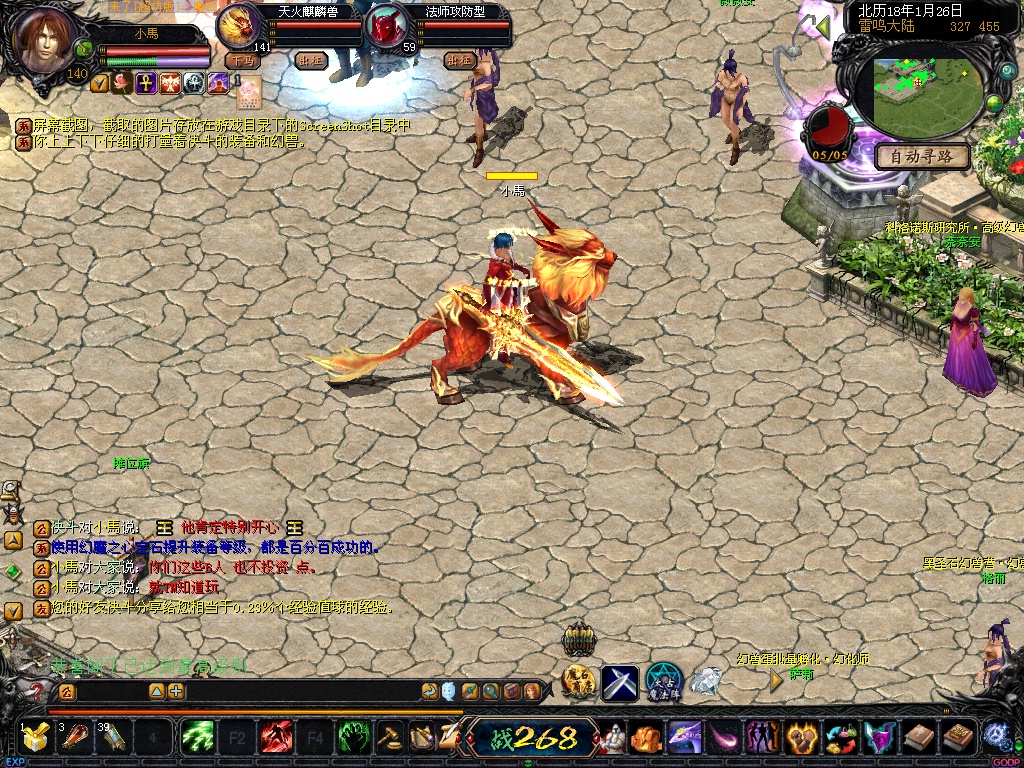Click the player 小馬 portrait

point(46,40)
